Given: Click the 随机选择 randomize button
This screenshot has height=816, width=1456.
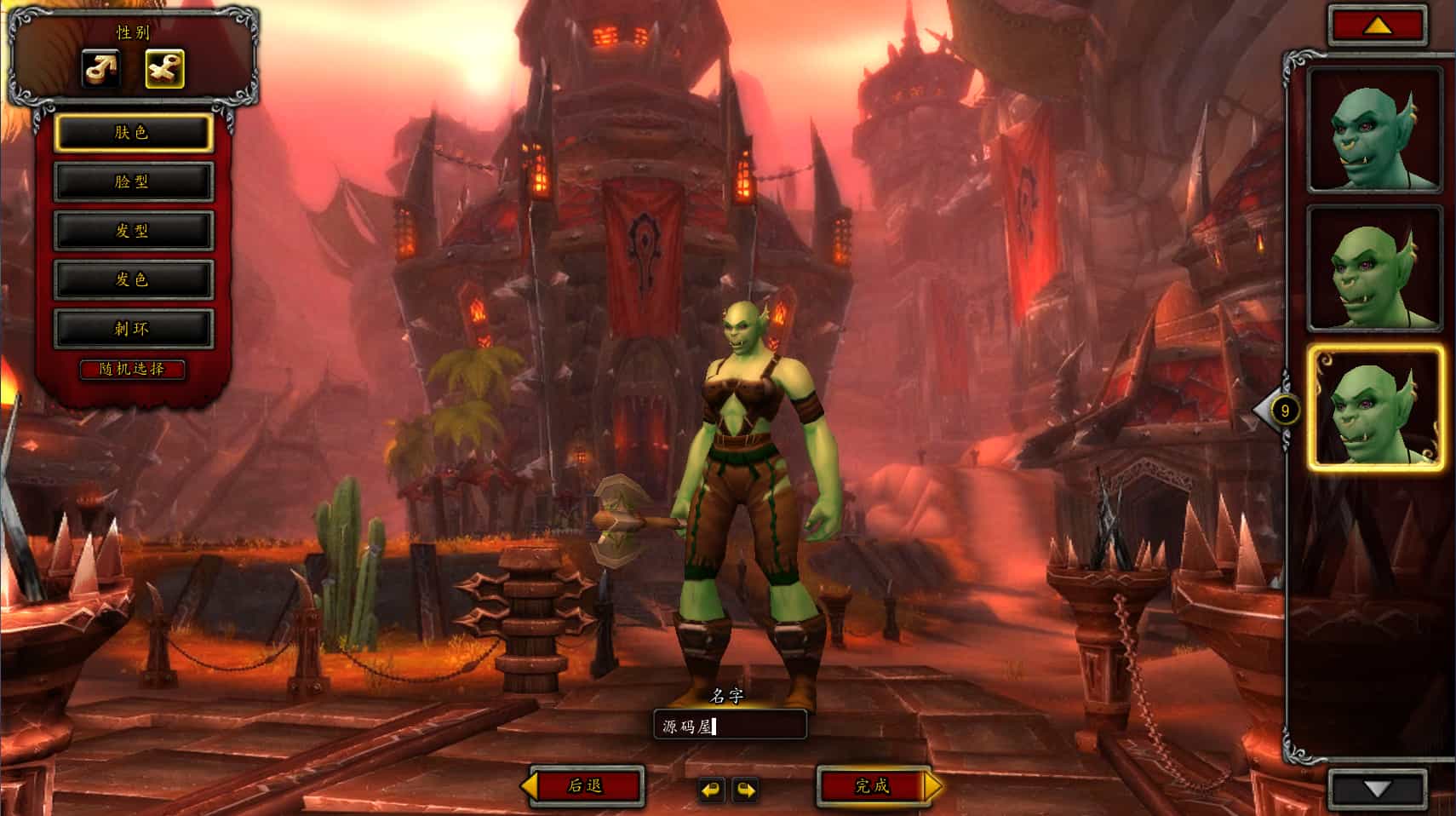Looking at the screenshot, I should pyautogui.click(x=132, y=369).
